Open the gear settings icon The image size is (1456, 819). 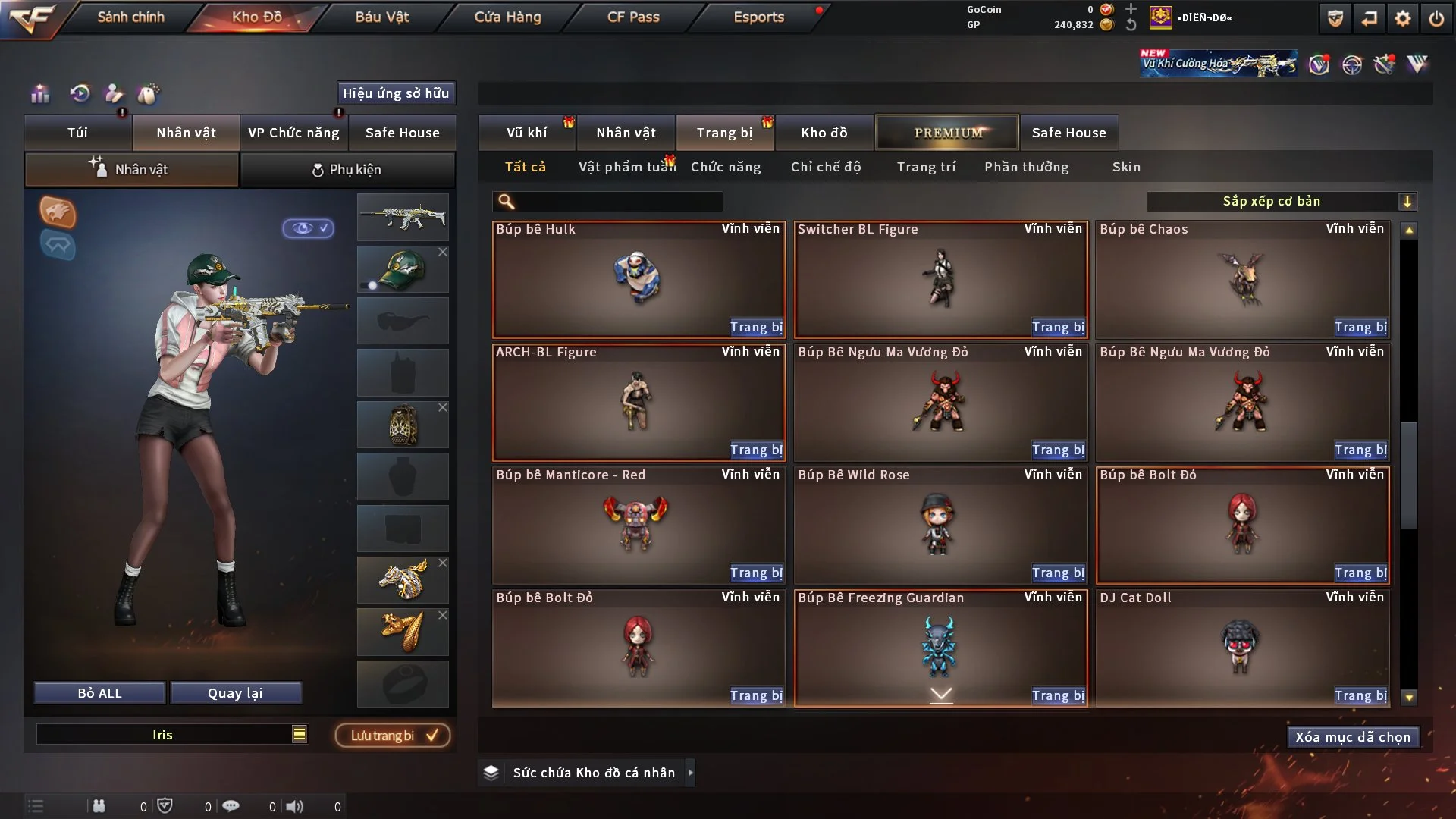pos(1403,18)
